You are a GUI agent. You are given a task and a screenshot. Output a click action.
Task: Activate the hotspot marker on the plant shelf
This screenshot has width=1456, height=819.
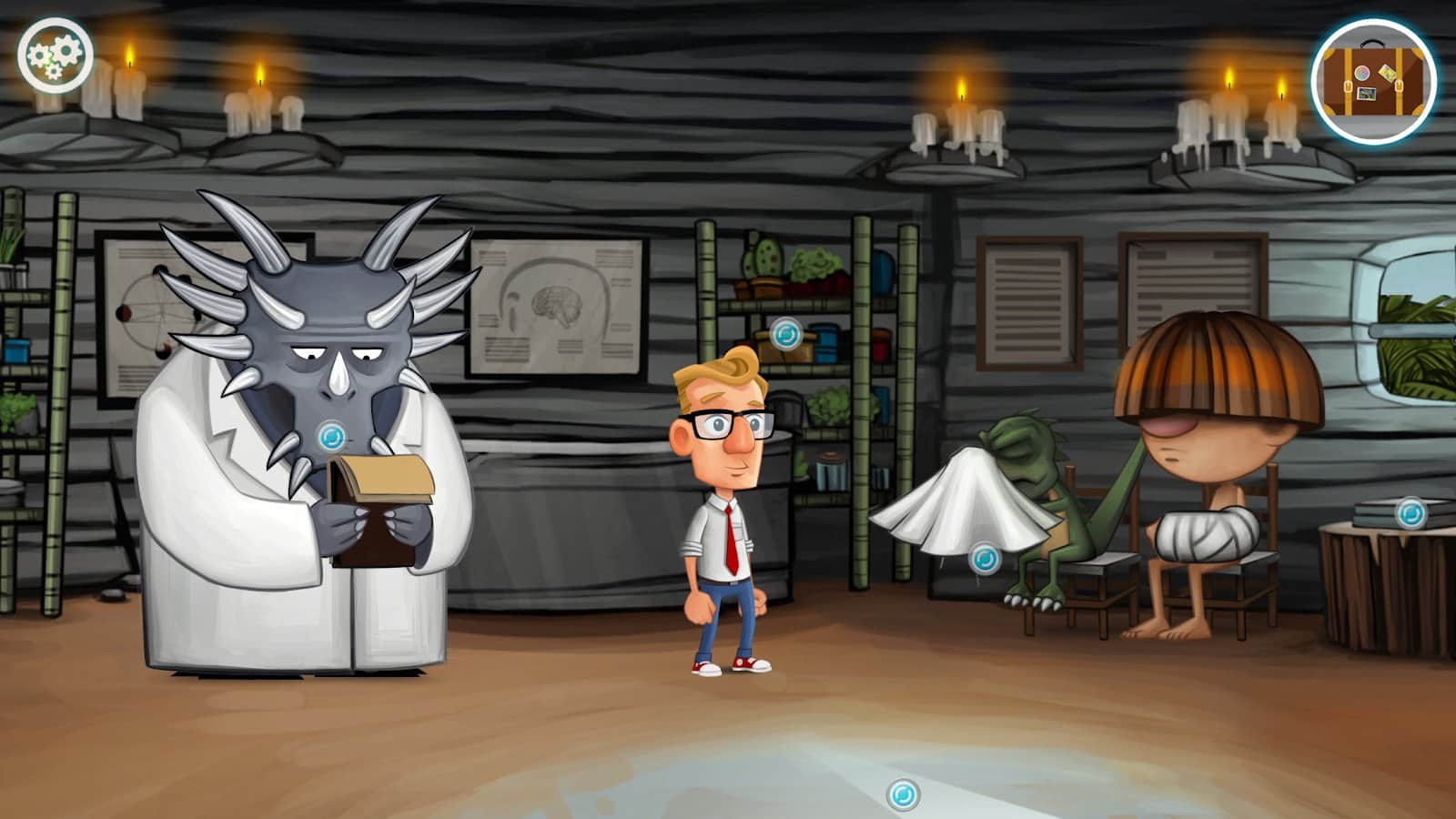[785, 334]
